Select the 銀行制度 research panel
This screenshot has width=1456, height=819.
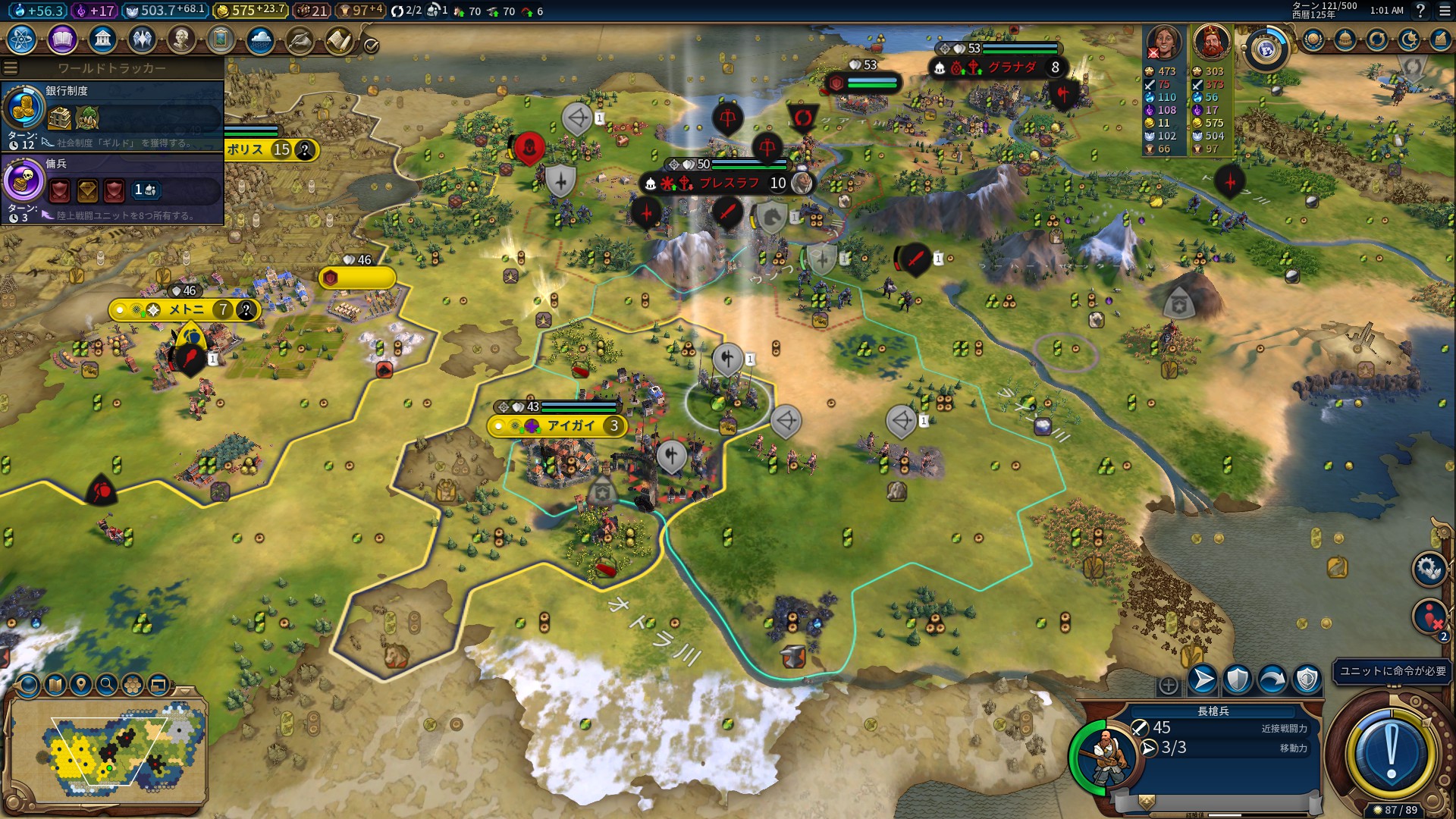[x=112, y=115]
